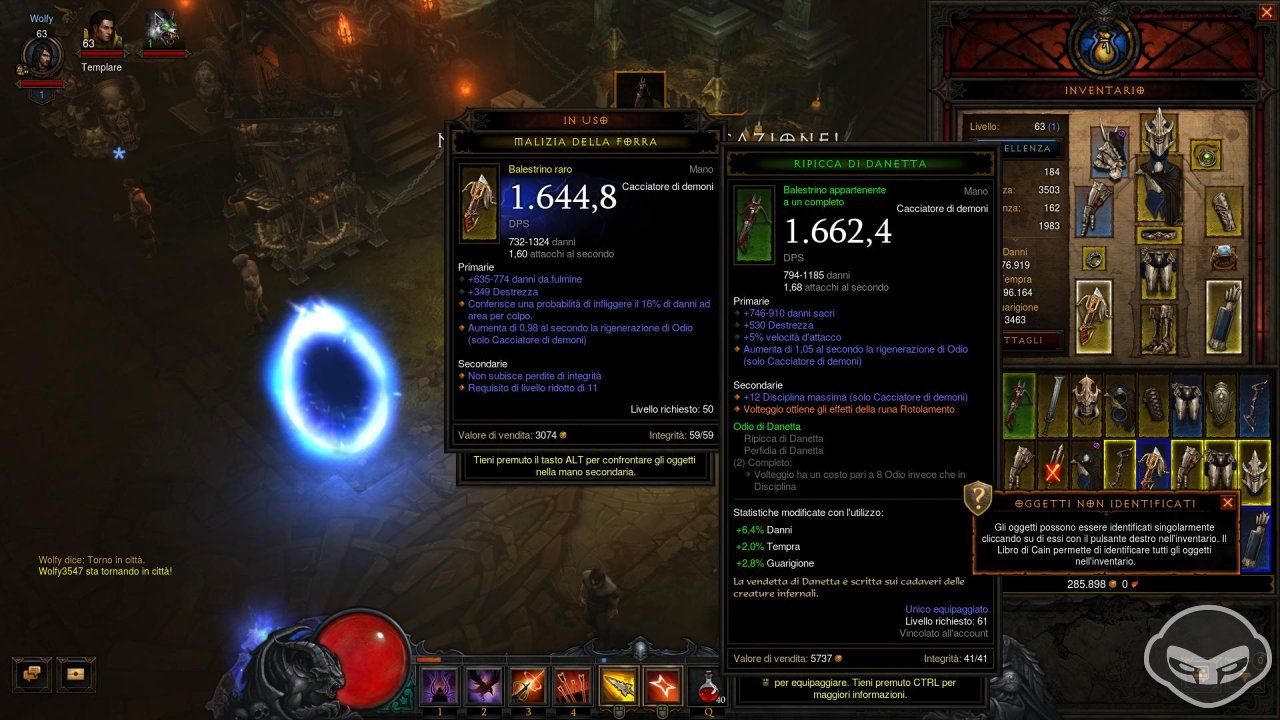Image resolution: width=1280 pixels, height=720 pixels.
Task: Summon the Companion raven from skill slot 2
Action: coord(483,687)
